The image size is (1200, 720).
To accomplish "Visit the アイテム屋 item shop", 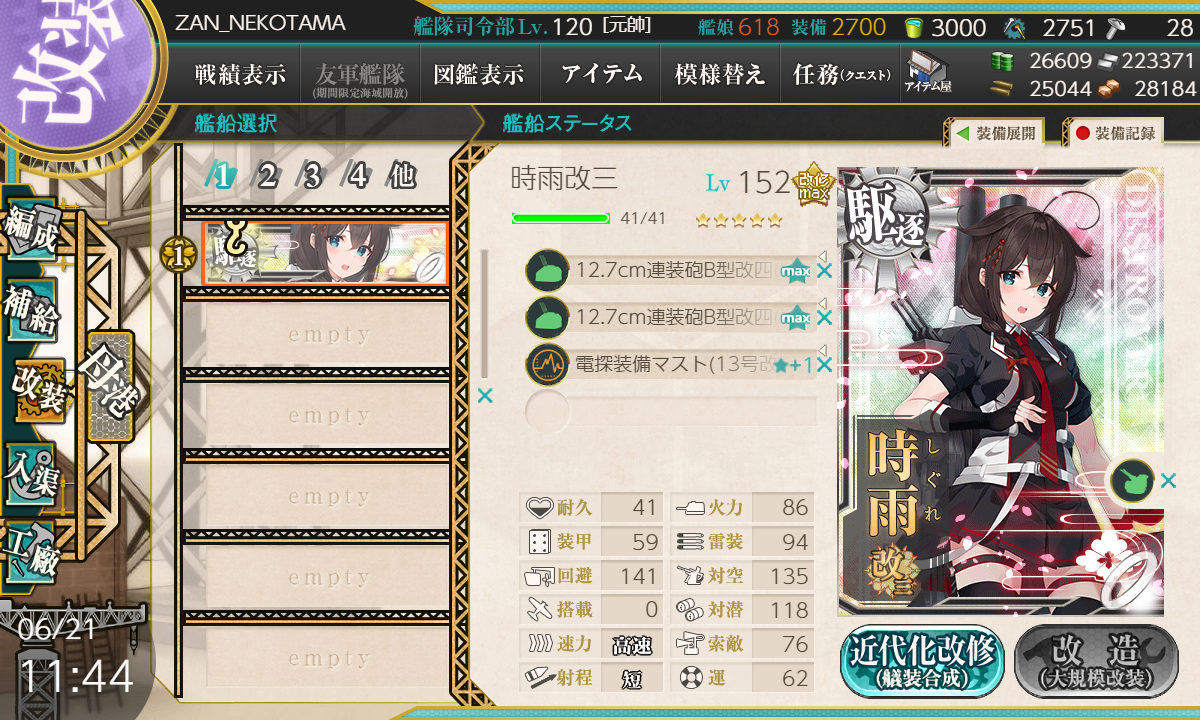I will (928, 72).
